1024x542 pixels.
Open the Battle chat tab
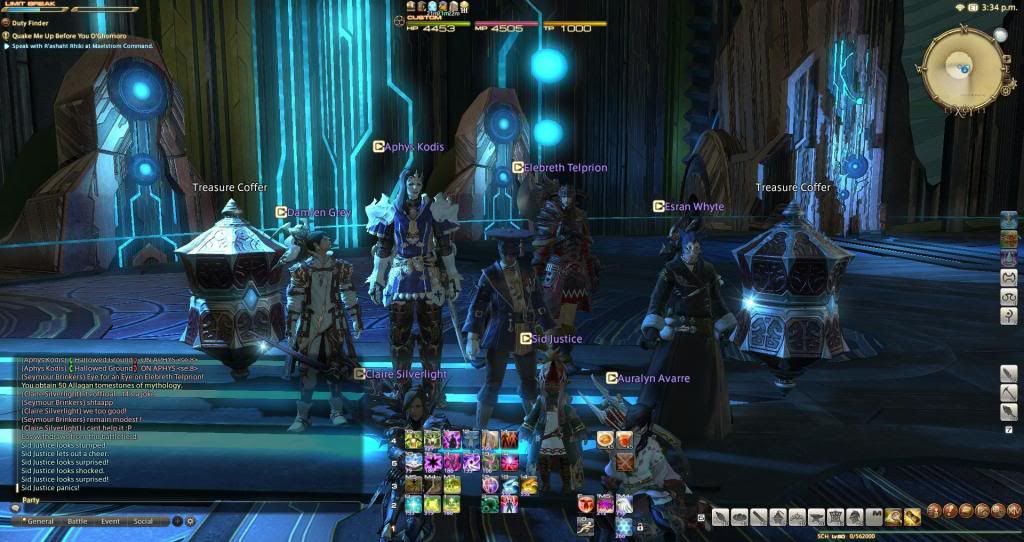click(78, 521)
